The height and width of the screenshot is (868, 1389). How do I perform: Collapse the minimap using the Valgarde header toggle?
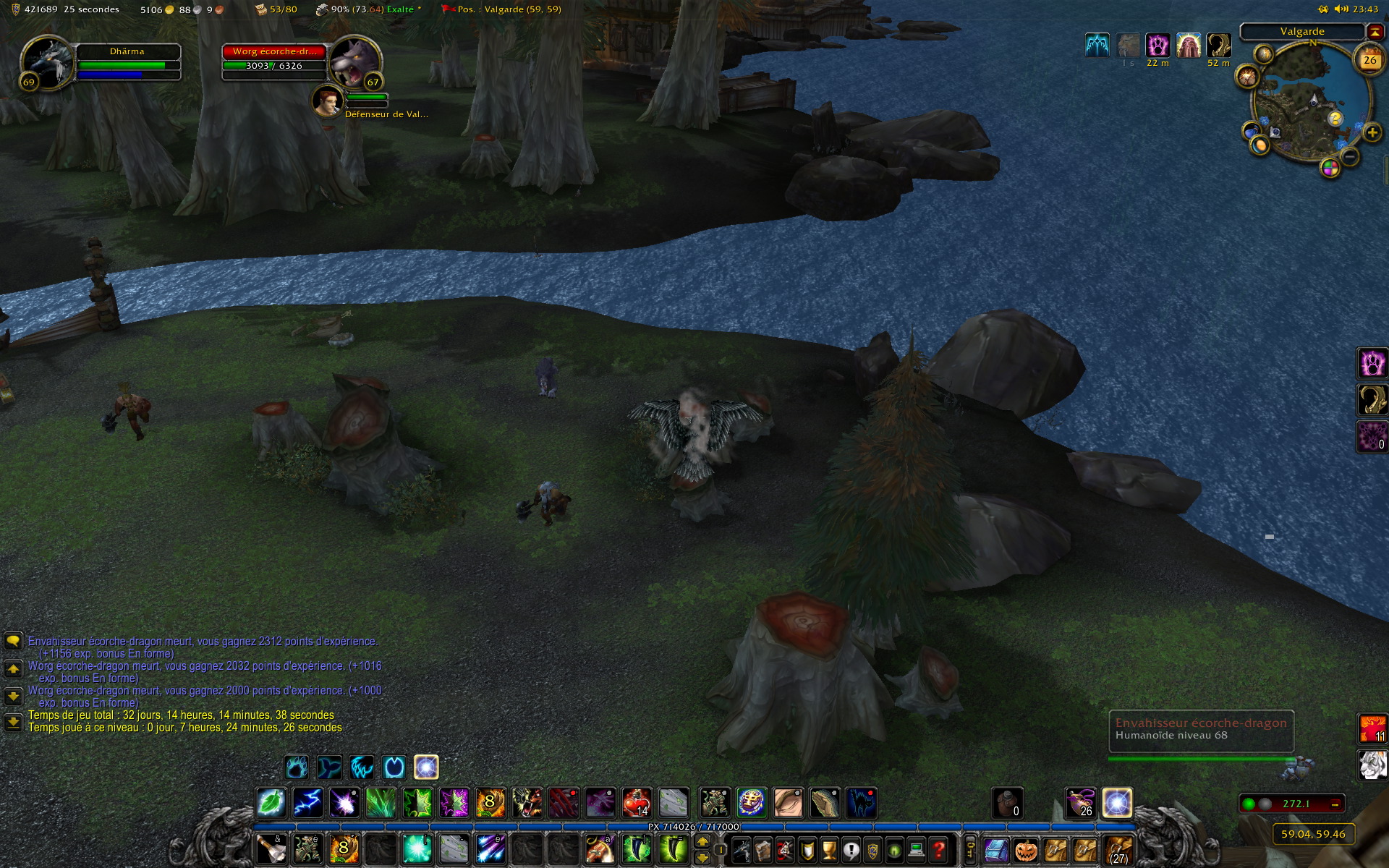click(1374, 32)
